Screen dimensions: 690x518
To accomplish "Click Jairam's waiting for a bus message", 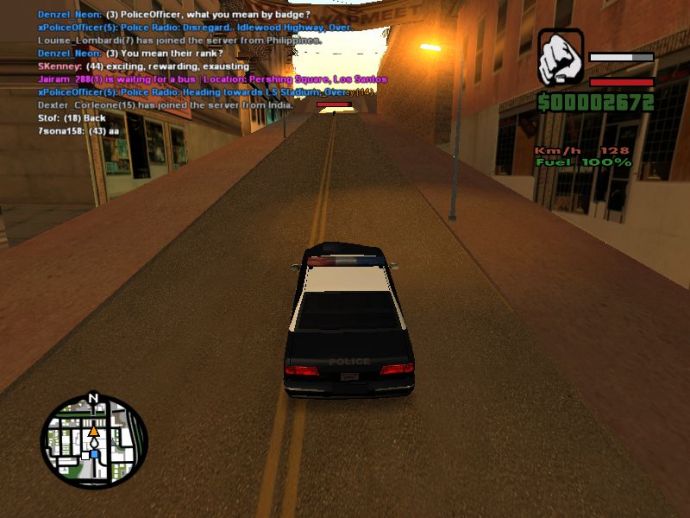I will click(x=211, y=79).
